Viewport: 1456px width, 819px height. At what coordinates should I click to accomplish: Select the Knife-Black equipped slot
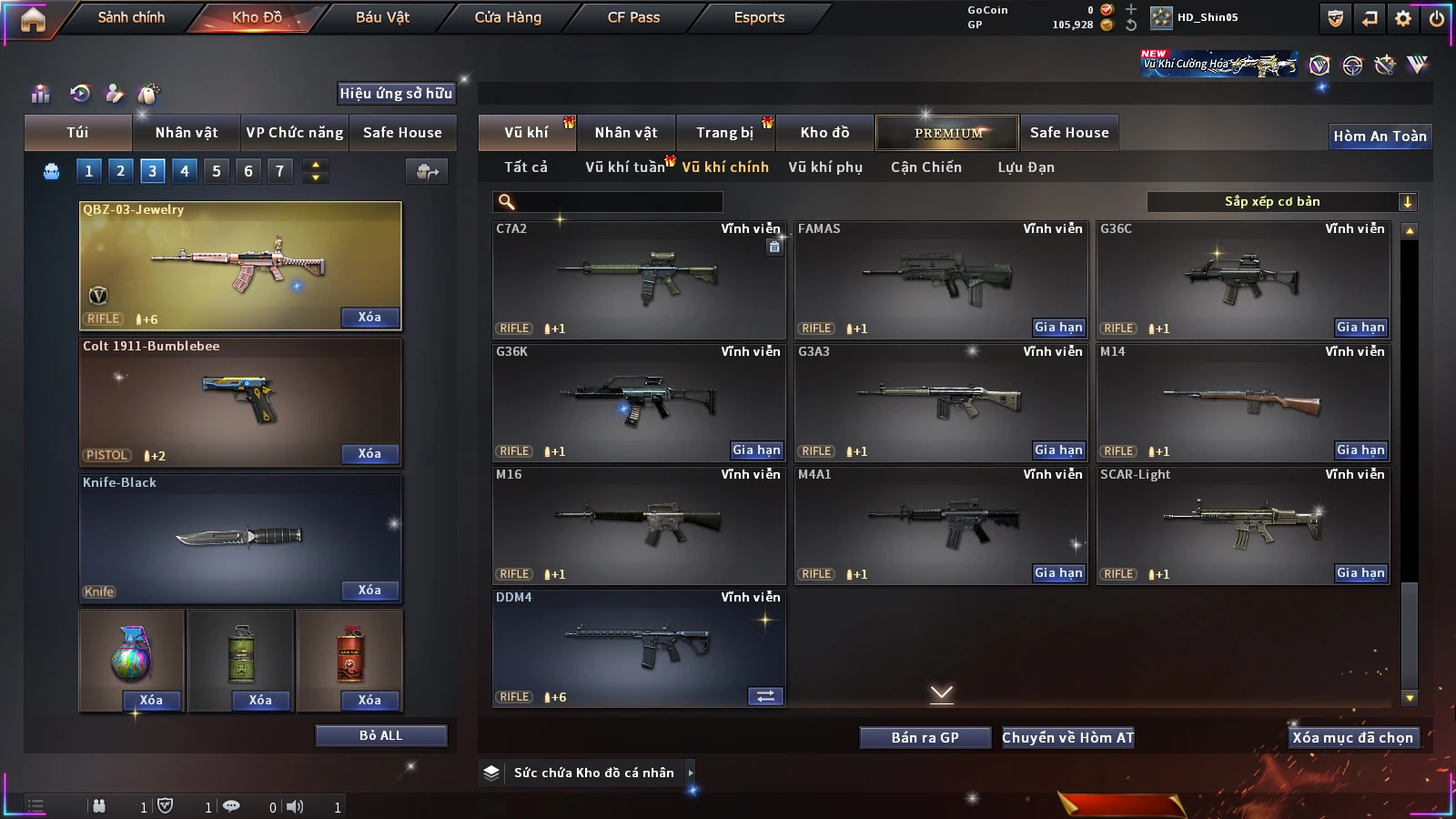240,537
